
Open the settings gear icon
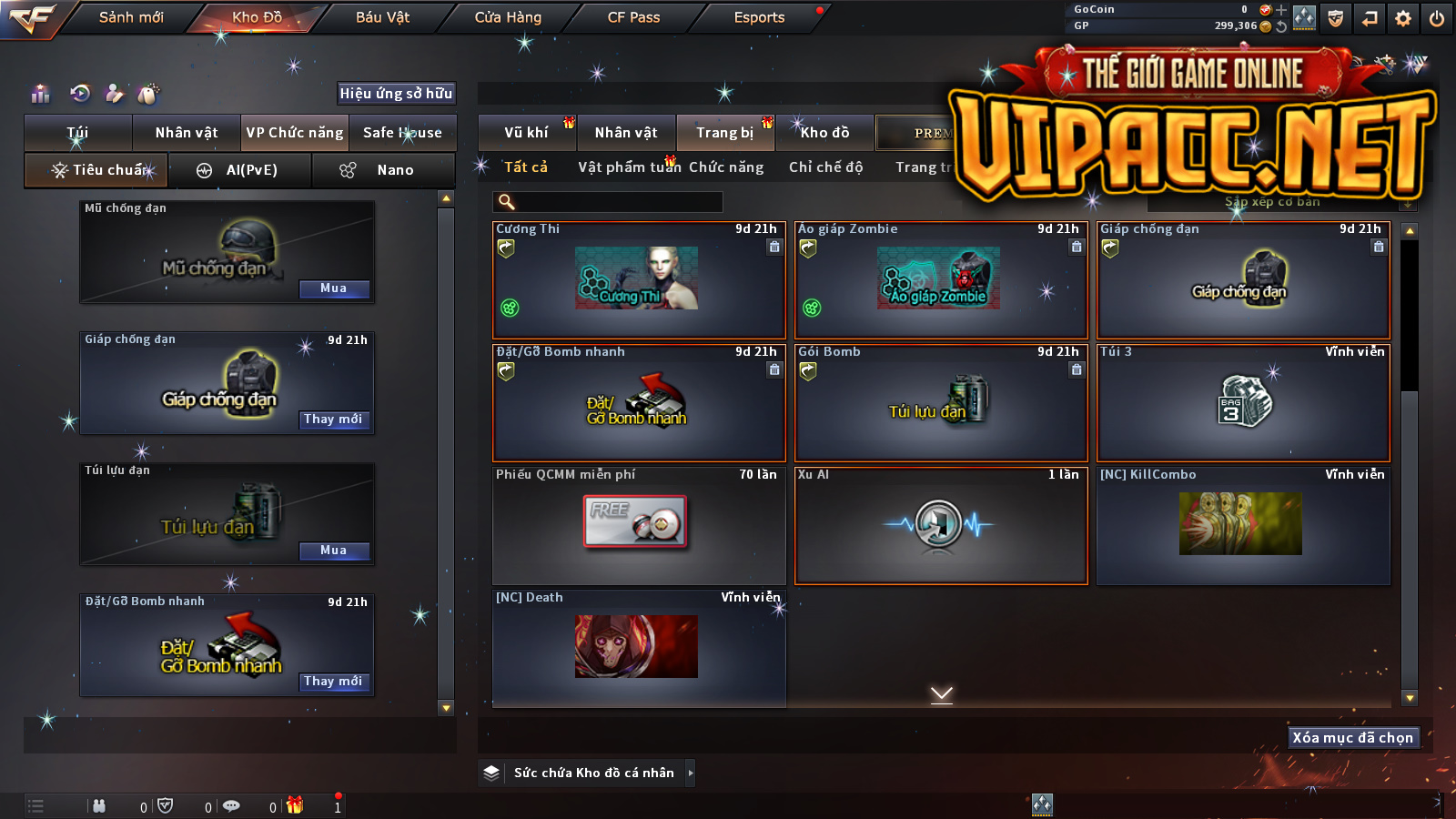tap(1403, 18)
